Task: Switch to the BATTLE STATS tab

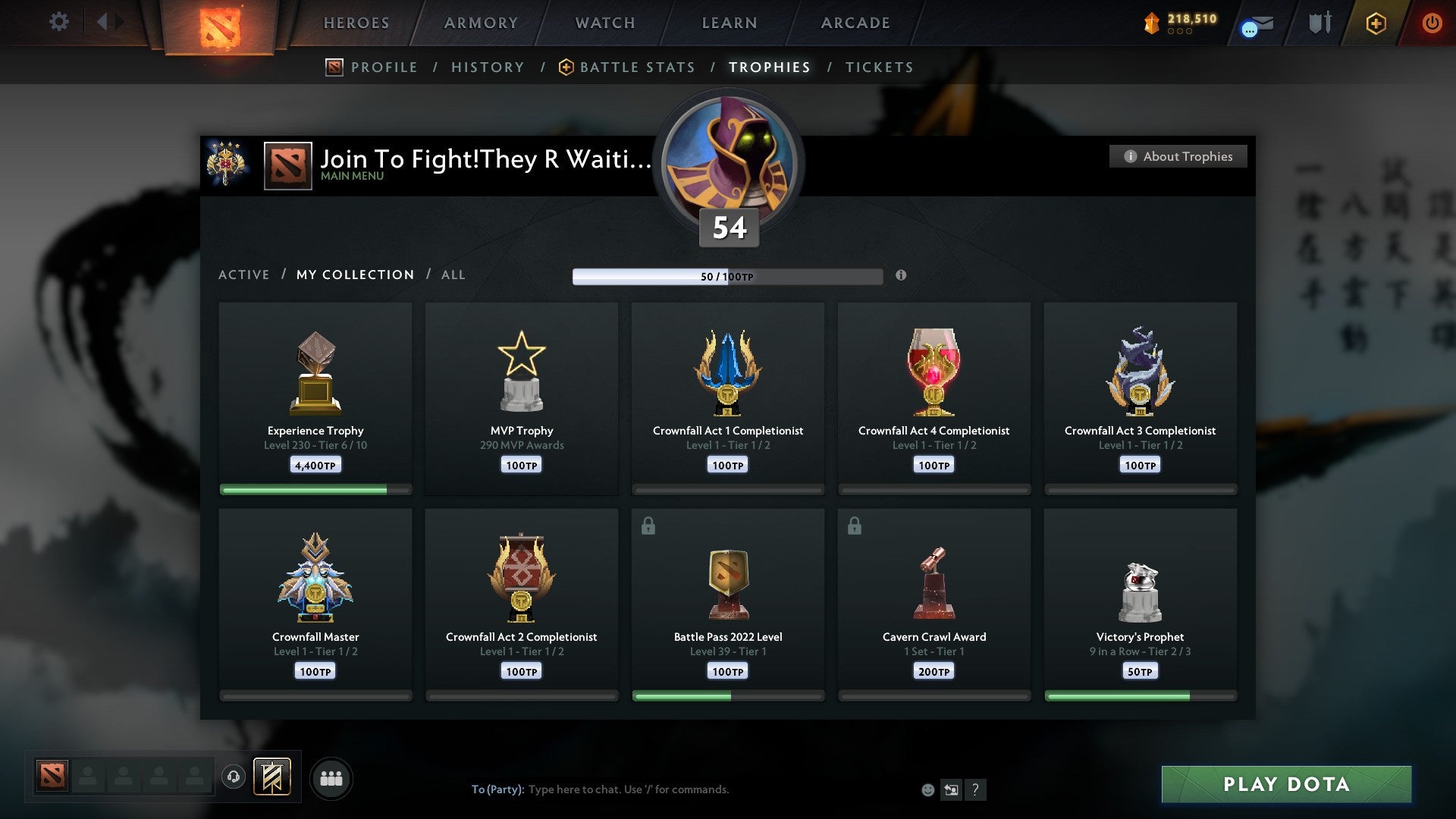Action: 638,67
